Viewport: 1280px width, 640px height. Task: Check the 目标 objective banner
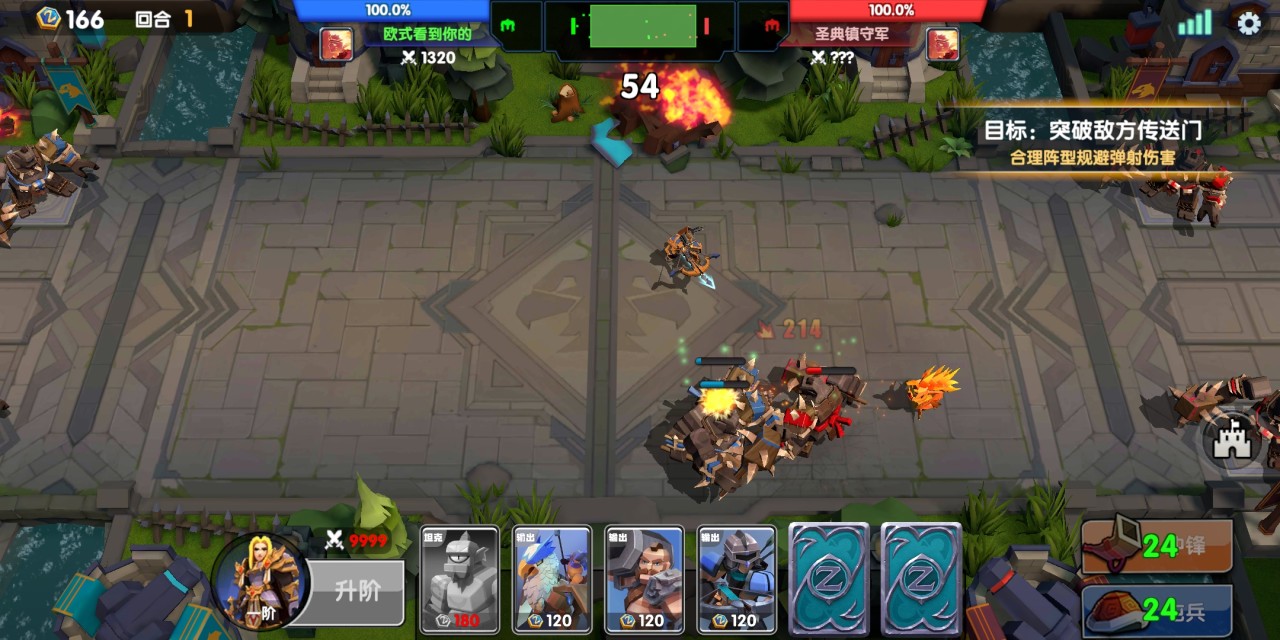tap(1092, 141)
